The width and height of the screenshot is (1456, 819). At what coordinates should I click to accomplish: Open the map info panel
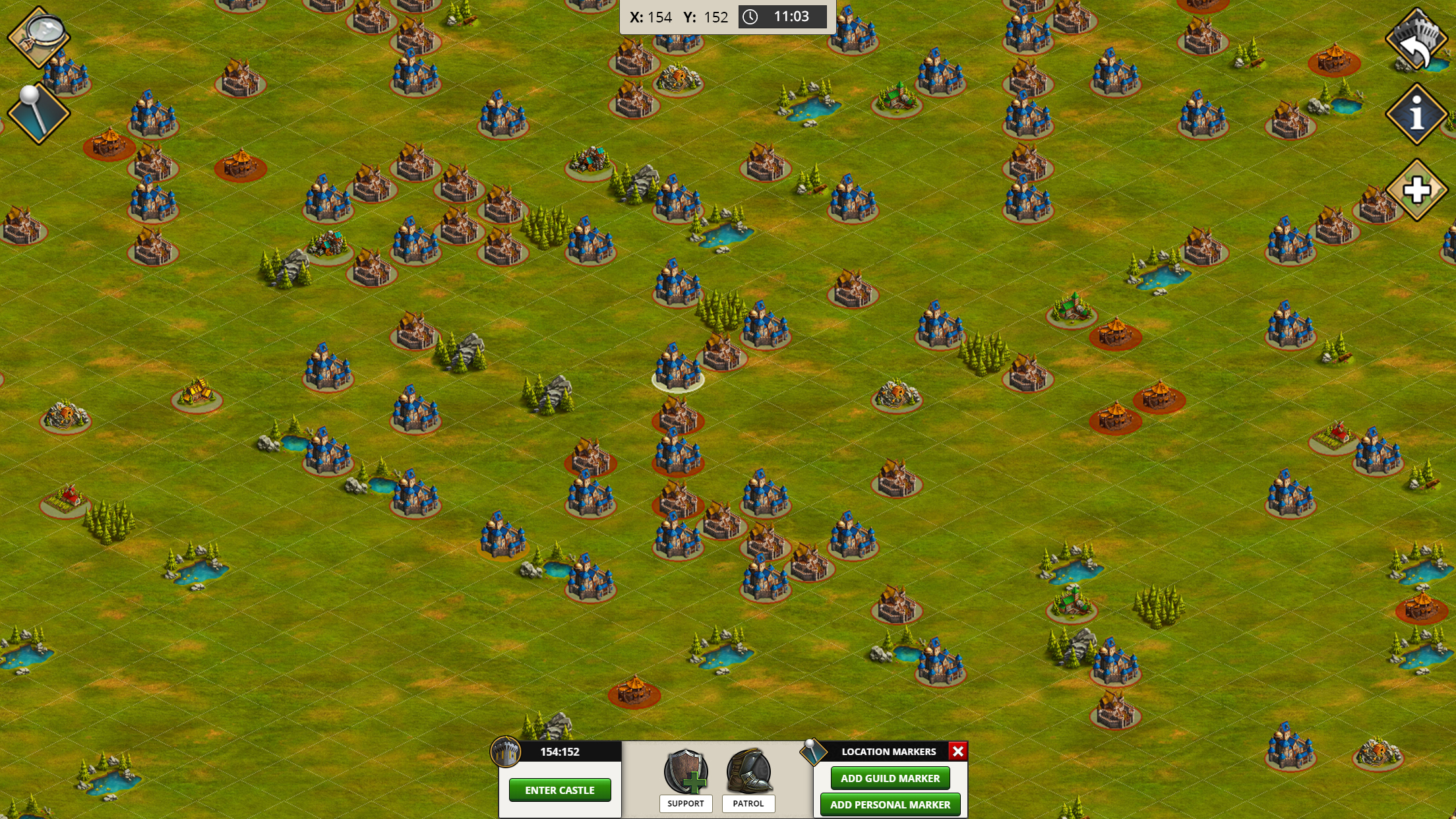1416,113
